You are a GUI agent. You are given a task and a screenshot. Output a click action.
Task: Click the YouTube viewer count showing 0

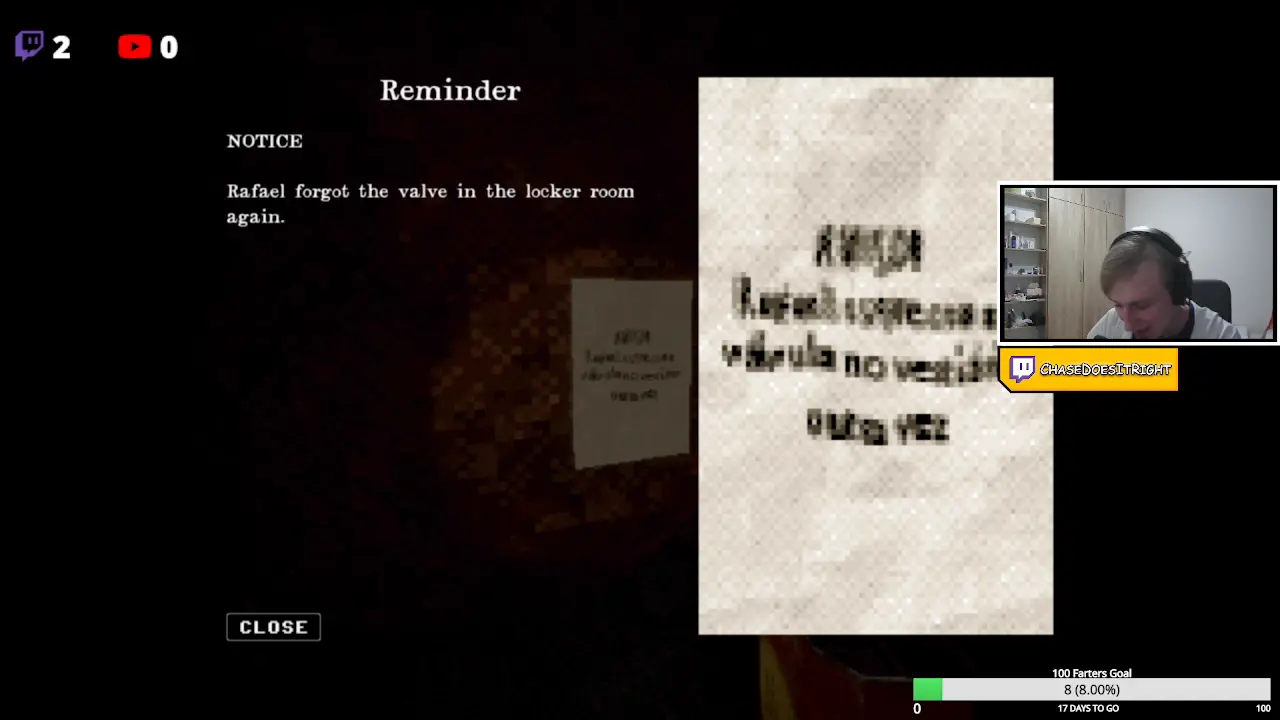click(168, 47)
